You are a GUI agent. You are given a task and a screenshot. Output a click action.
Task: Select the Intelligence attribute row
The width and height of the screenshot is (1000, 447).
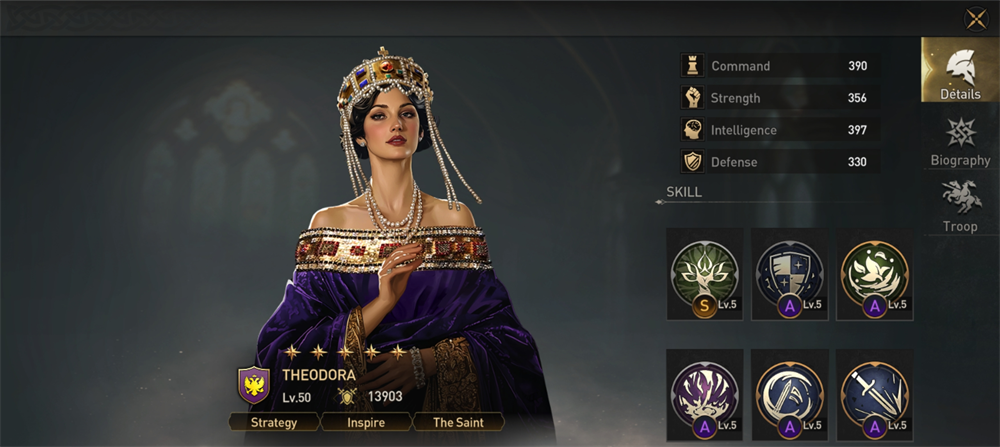[780, 130]
